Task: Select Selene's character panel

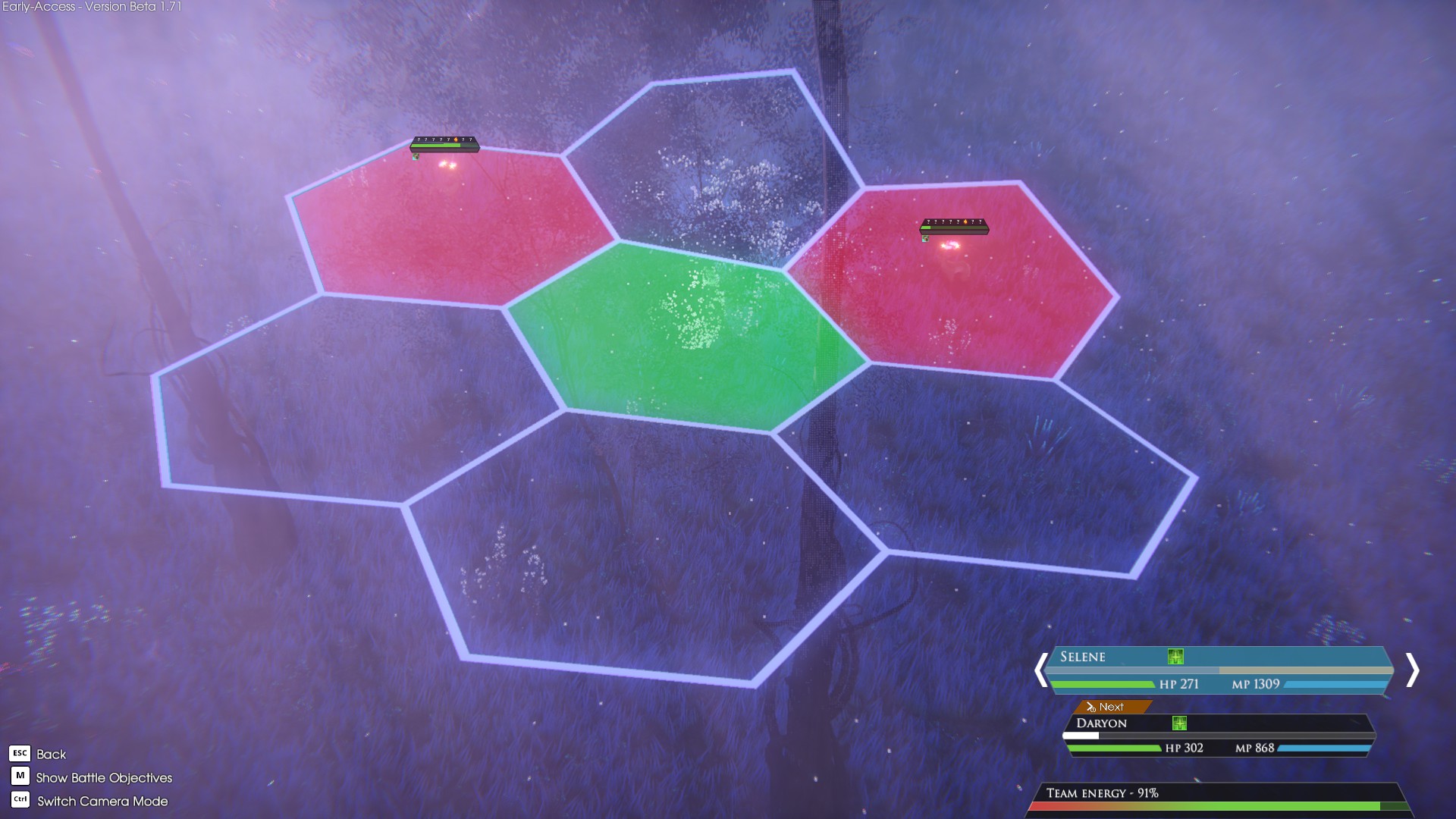Action: click(1218, 670)
